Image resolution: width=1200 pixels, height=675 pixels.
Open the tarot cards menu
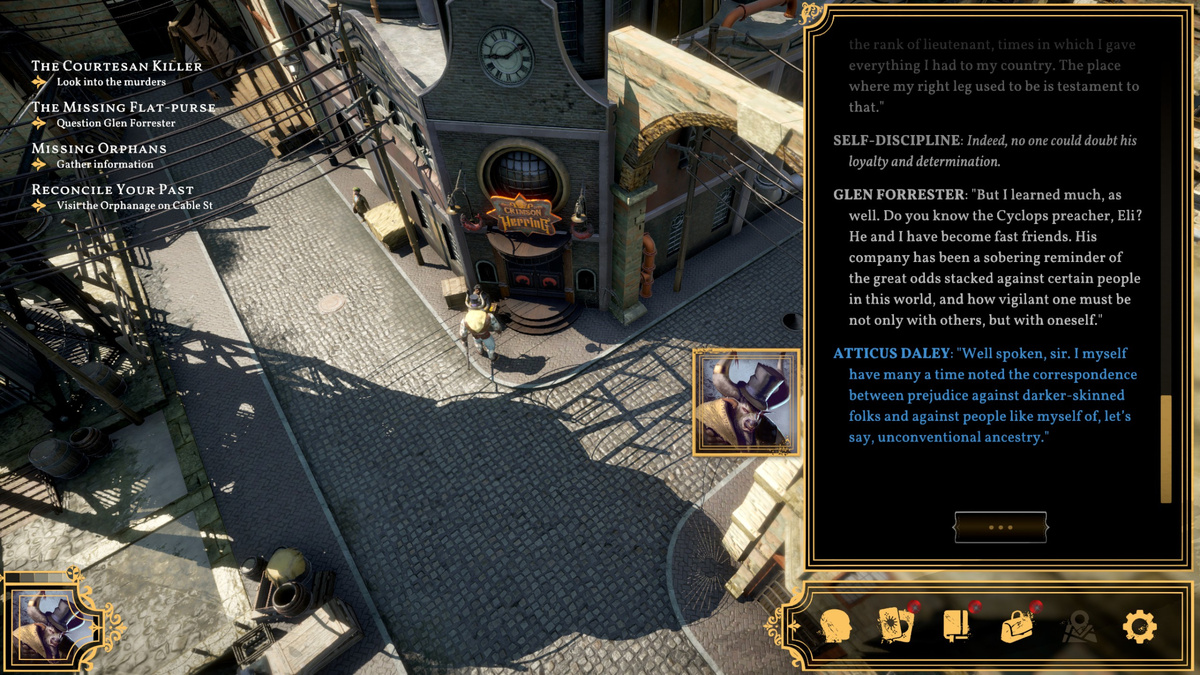pos(895,626)
